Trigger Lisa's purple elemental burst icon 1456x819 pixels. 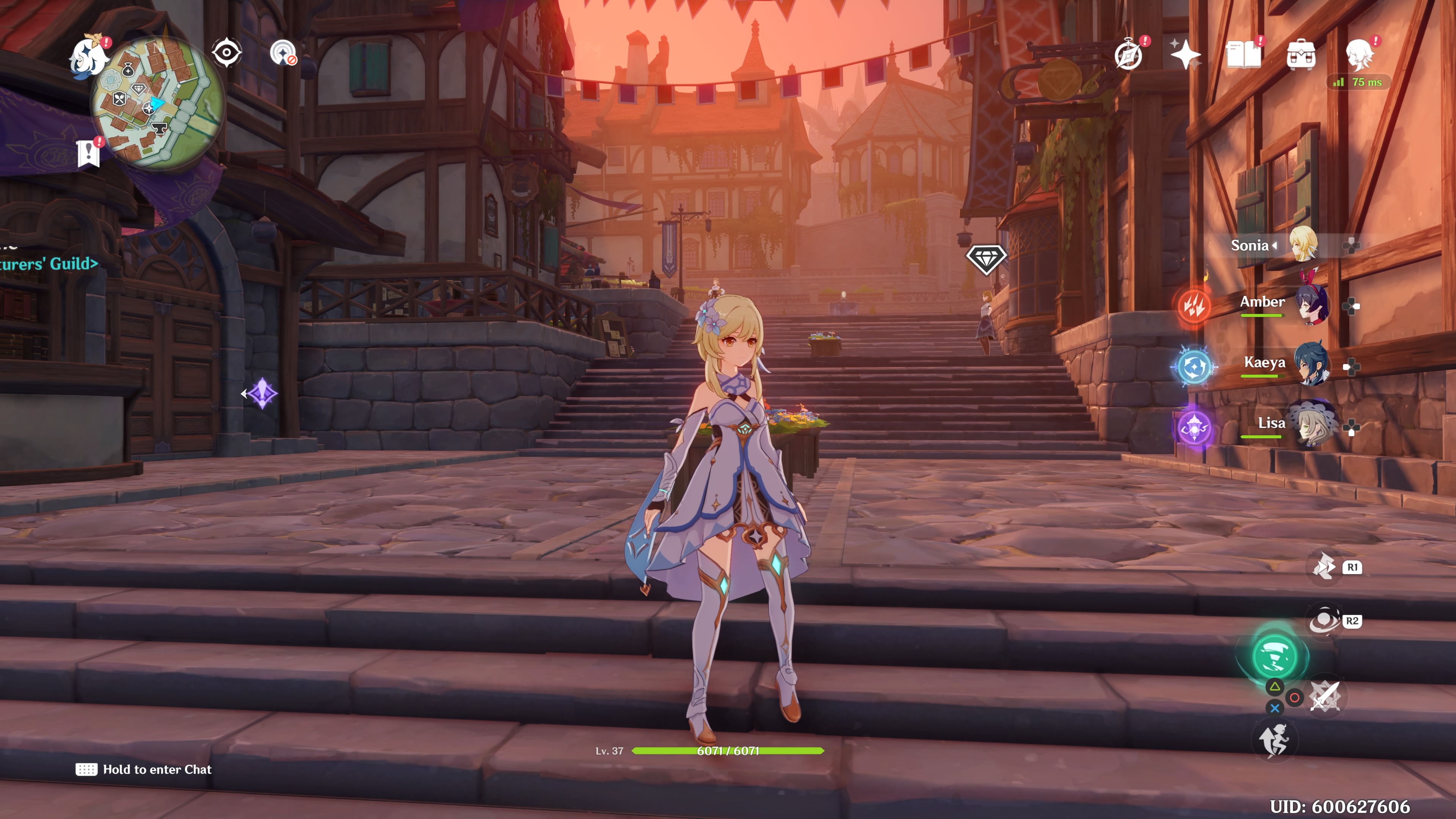tap(1194, 428)
